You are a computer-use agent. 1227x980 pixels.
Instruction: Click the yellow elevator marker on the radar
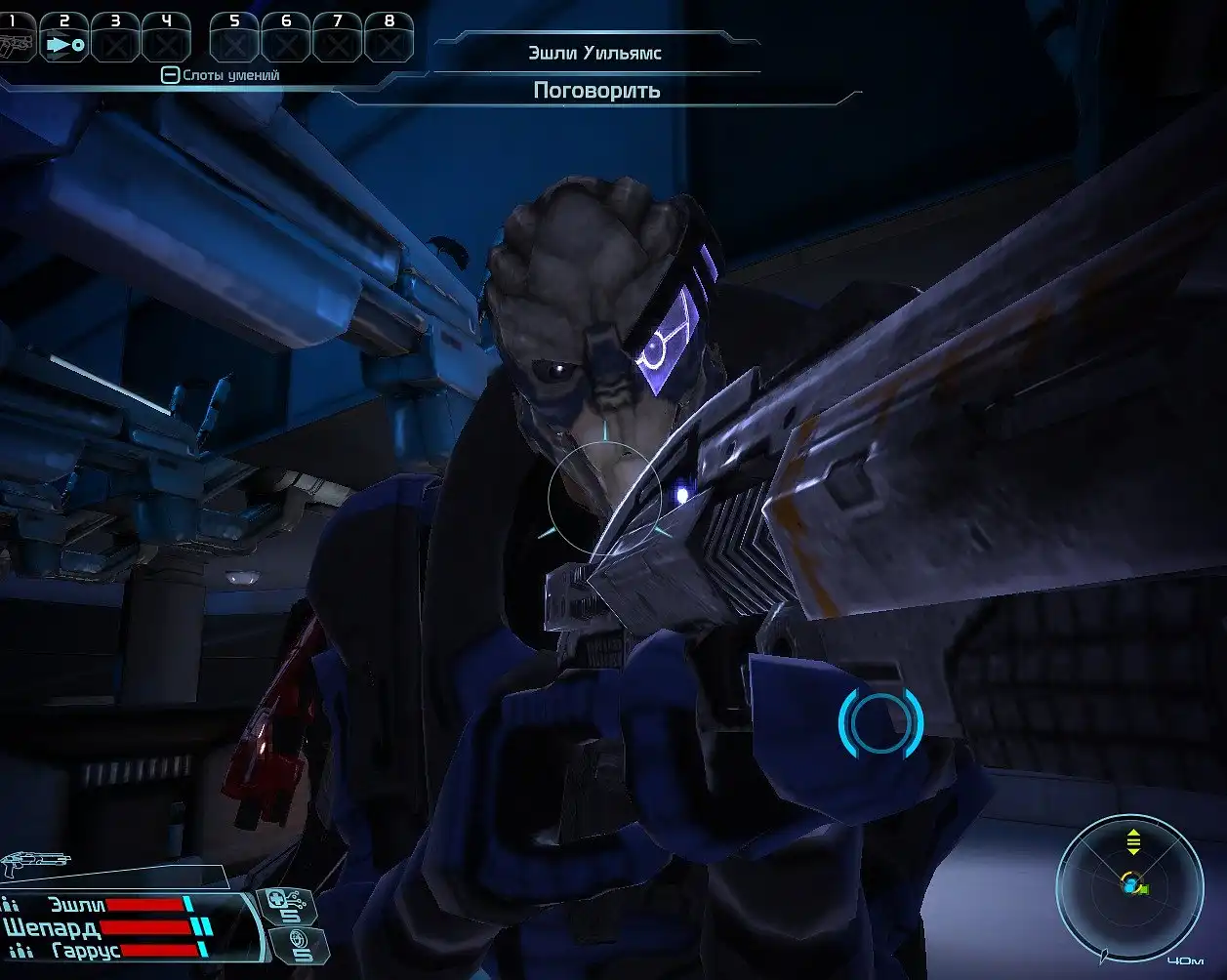(x=1133, y=840)
